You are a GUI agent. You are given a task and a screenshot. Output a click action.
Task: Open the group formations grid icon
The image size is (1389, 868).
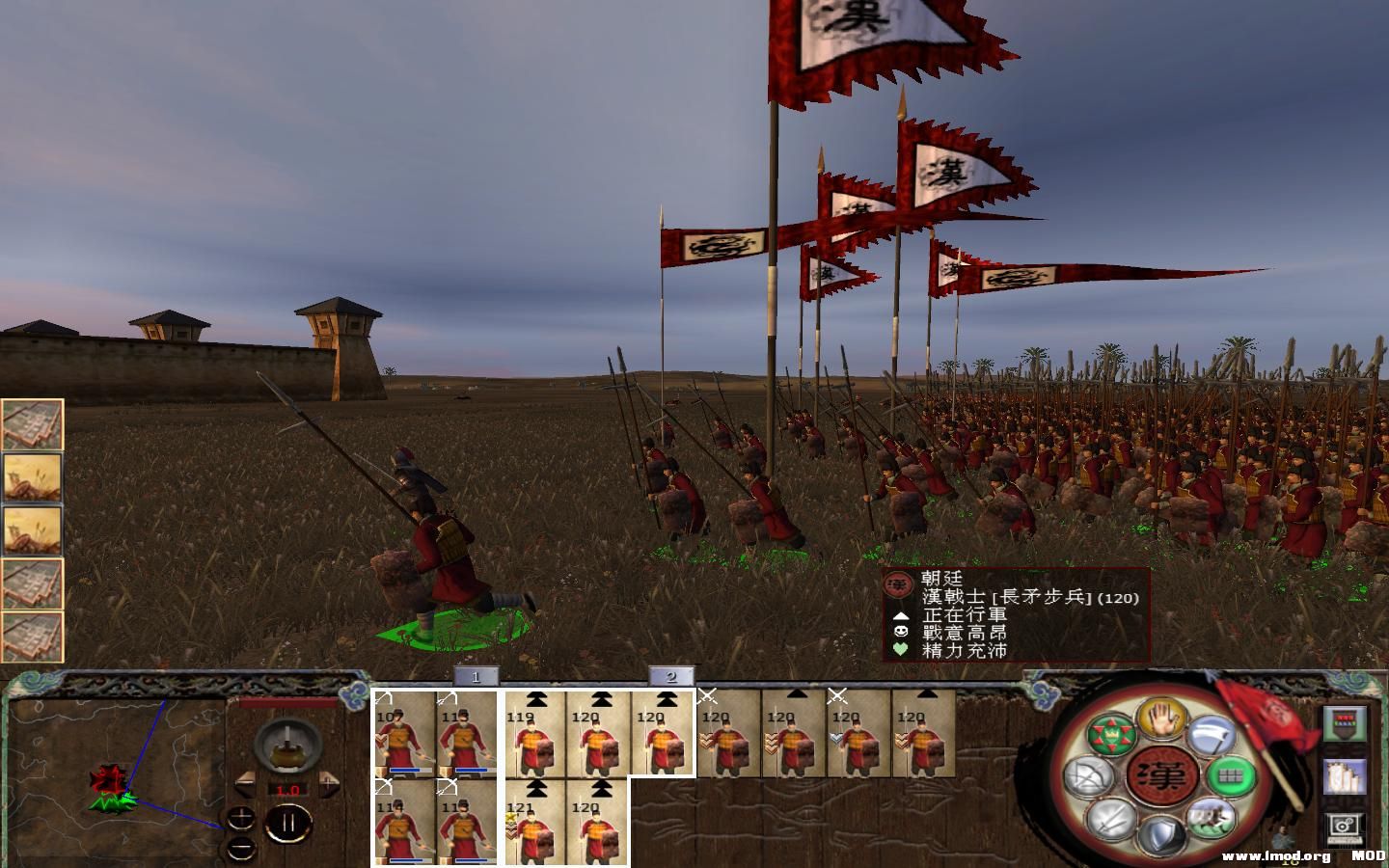click(x=1232, y=775)
